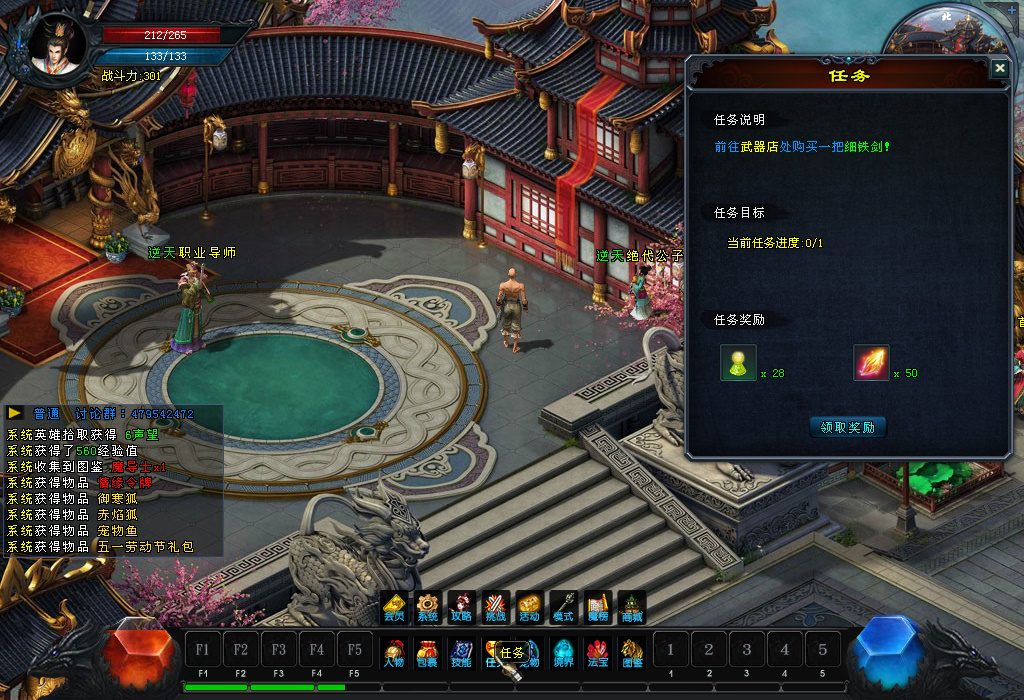The width and height of the screenshot is (1024, 700).
Task: Claim the reward with 领取奖励
Action: (847, 427)
